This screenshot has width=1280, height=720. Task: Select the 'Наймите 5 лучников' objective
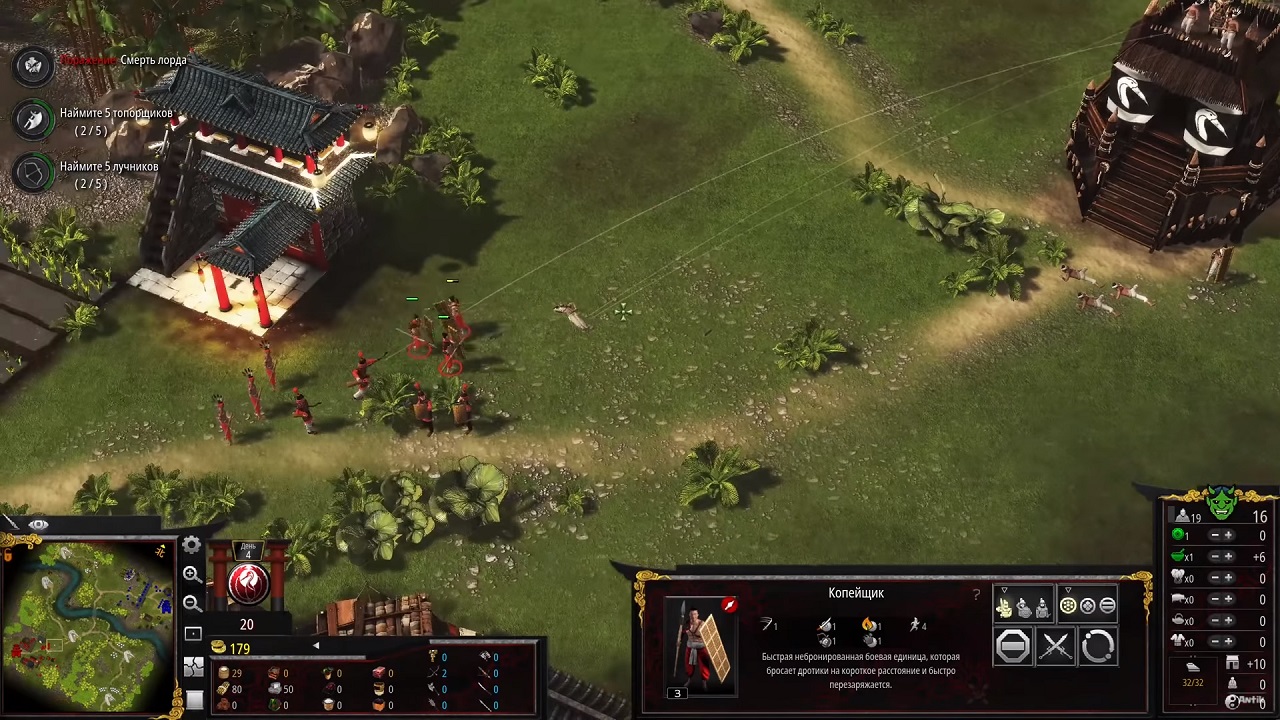pos(108,166)
